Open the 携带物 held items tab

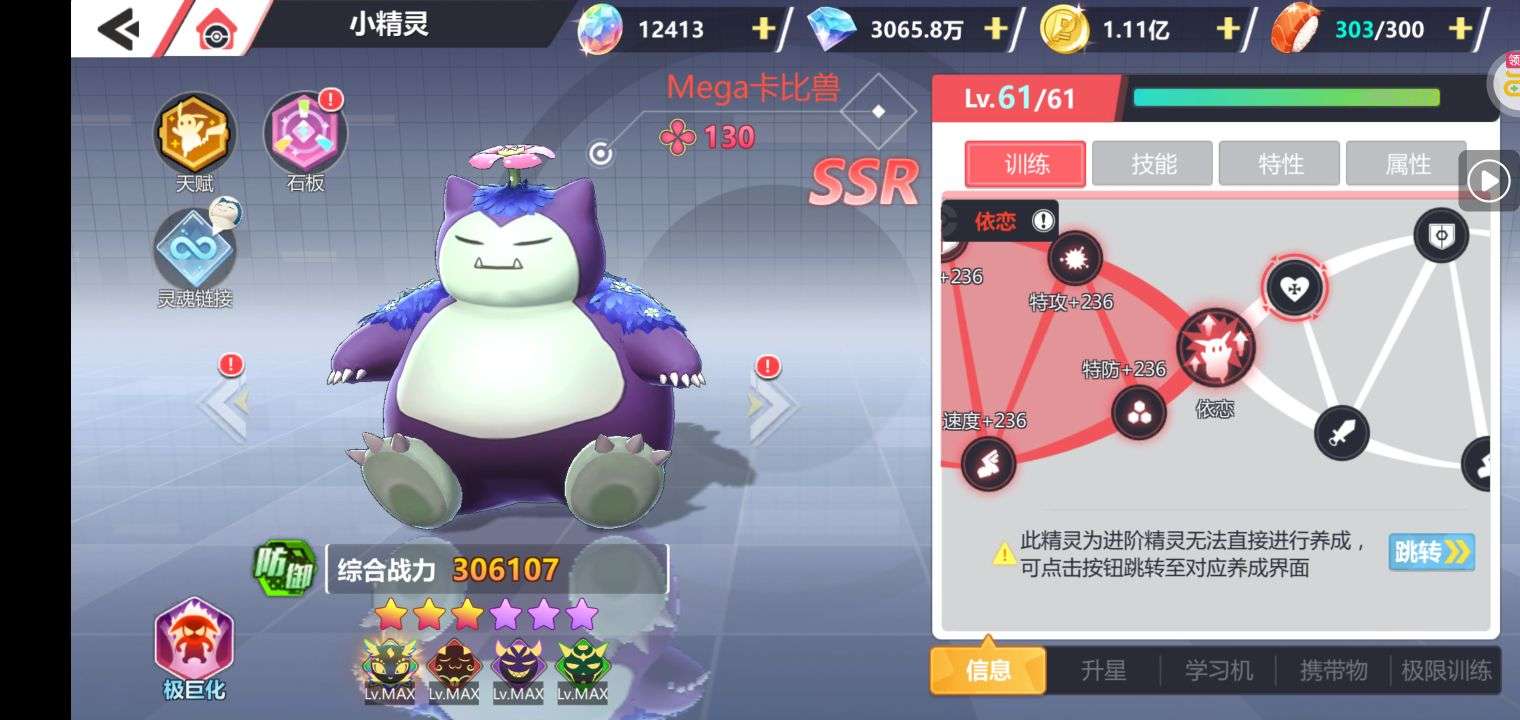1333,670
